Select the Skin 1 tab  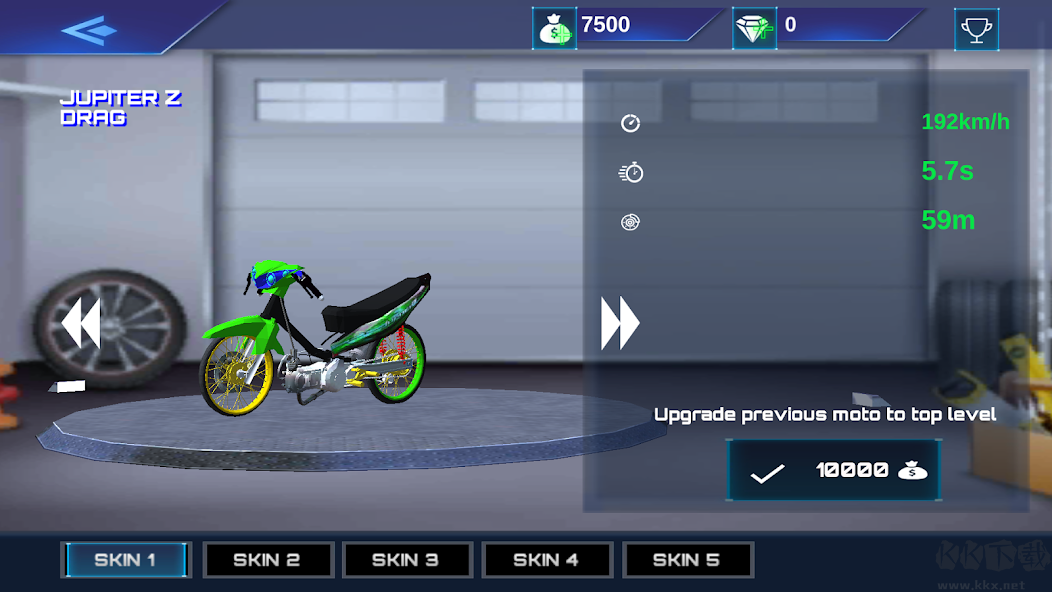(126, 560)
